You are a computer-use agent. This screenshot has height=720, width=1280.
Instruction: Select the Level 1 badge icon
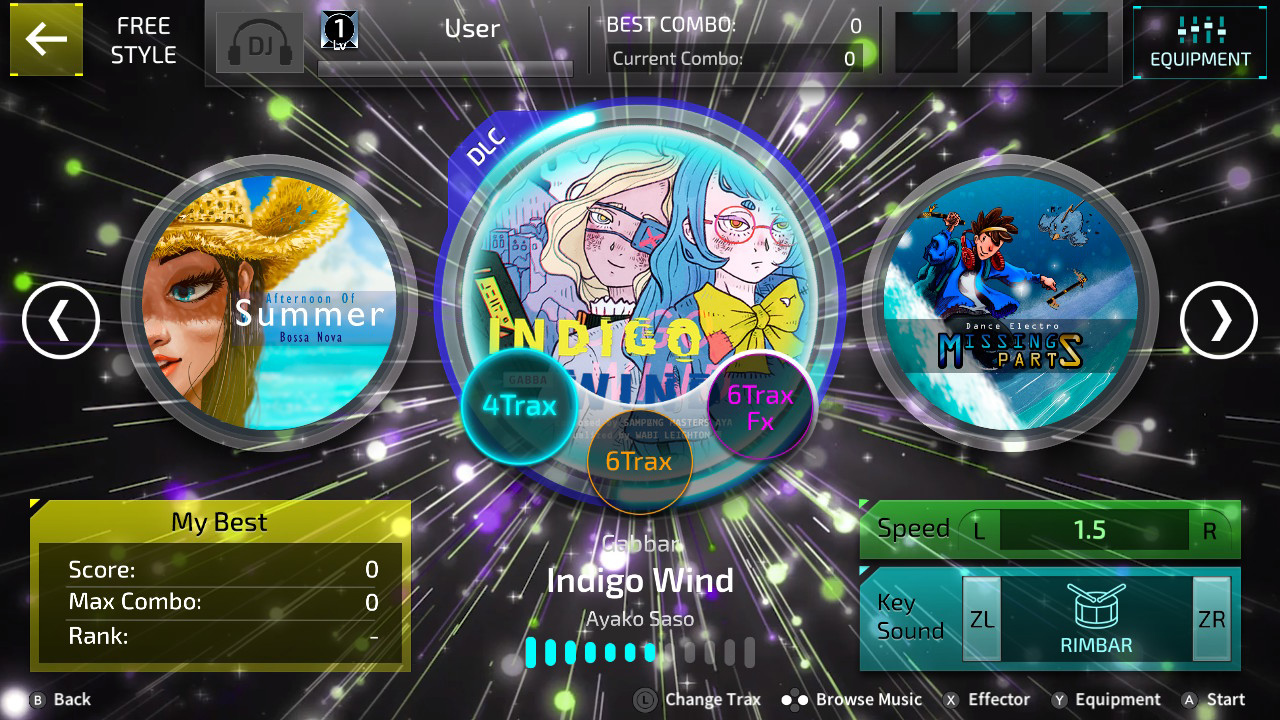click(337, 29)
